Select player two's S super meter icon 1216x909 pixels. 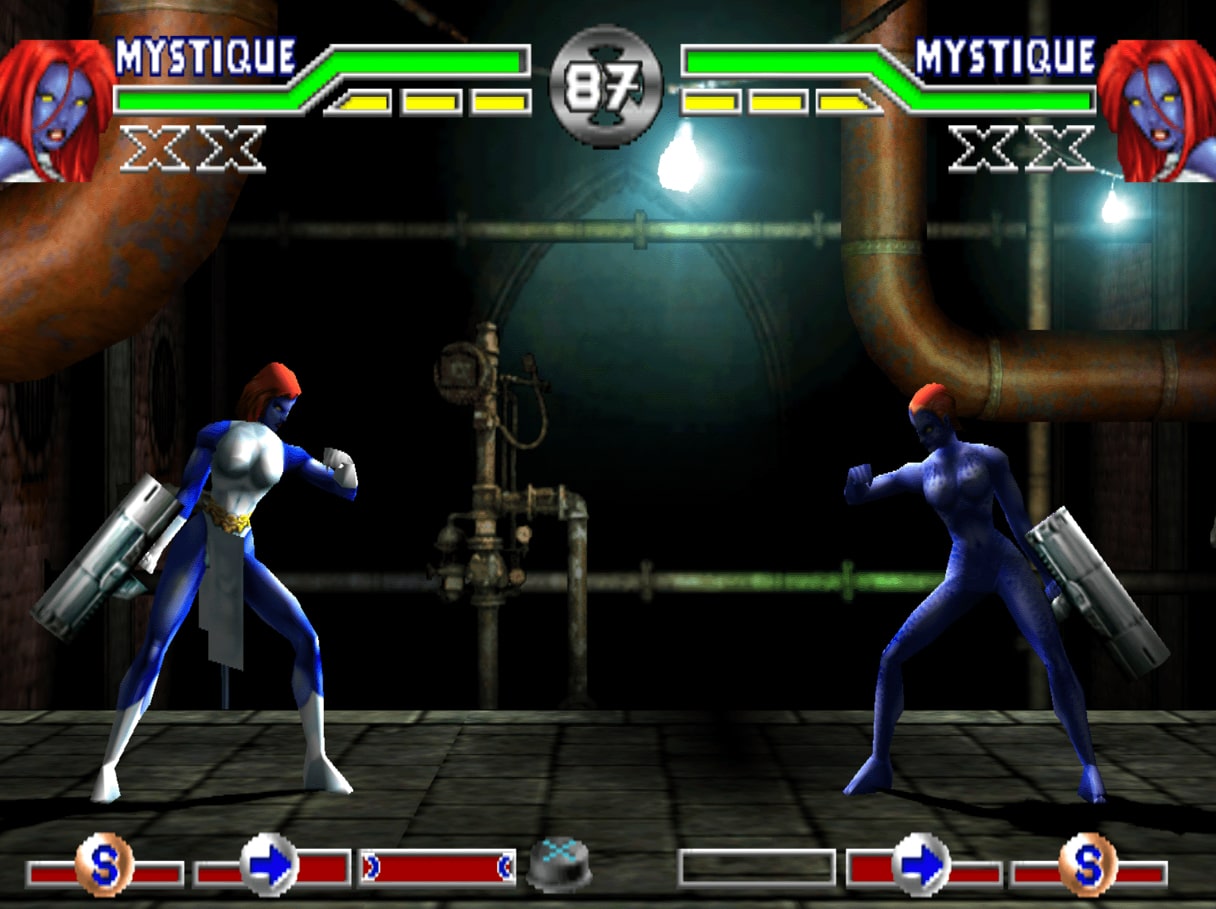pyautogui.click(x=1087, y=865)
